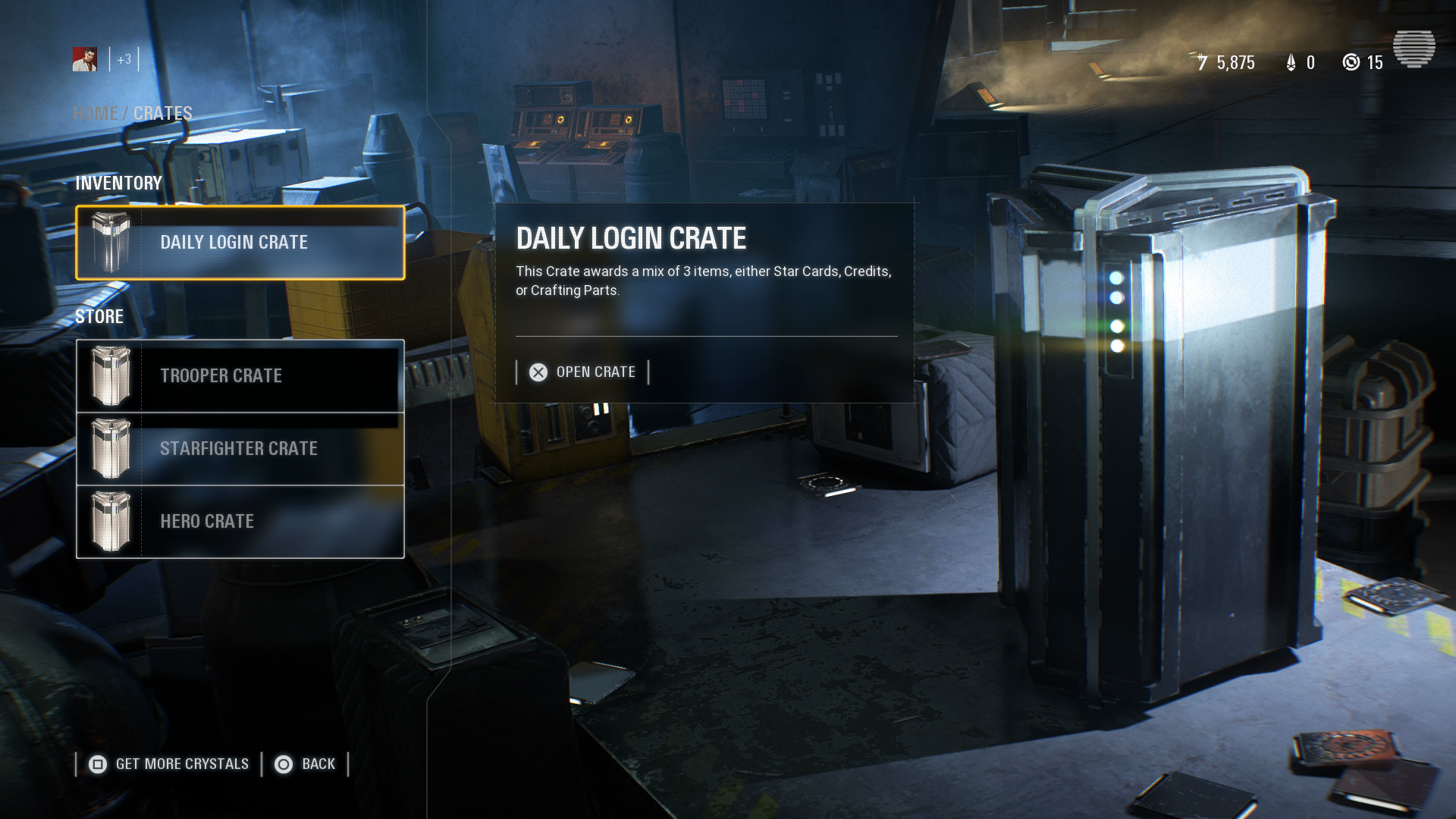The height and width of the screenshot is (819, 1456).
Task: Select the Hero Crate entry
Action: (x=206, y=521)
